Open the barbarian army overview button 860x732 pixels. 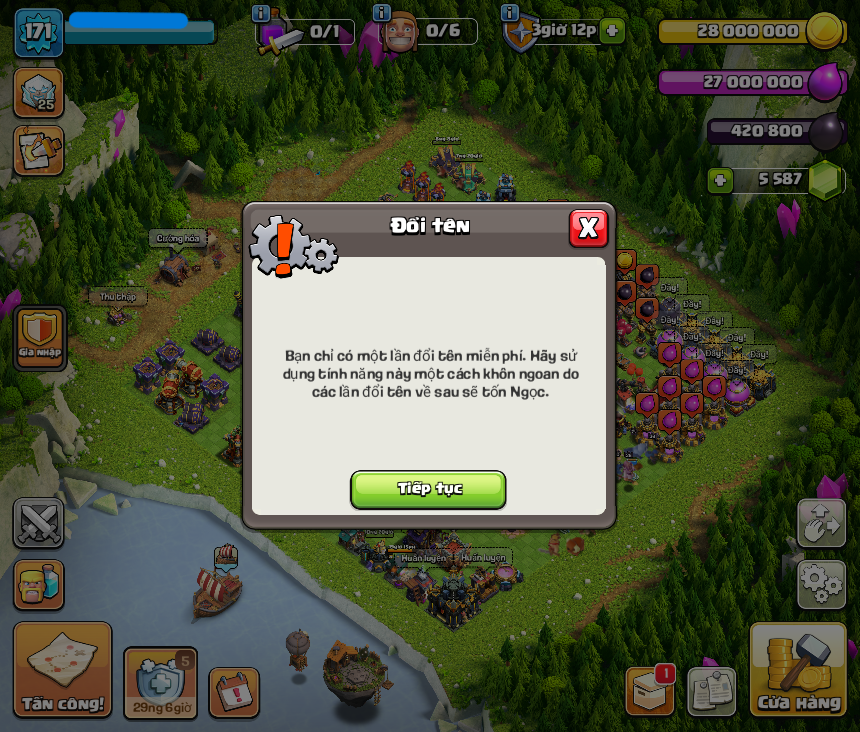click(x=39, y=584)
